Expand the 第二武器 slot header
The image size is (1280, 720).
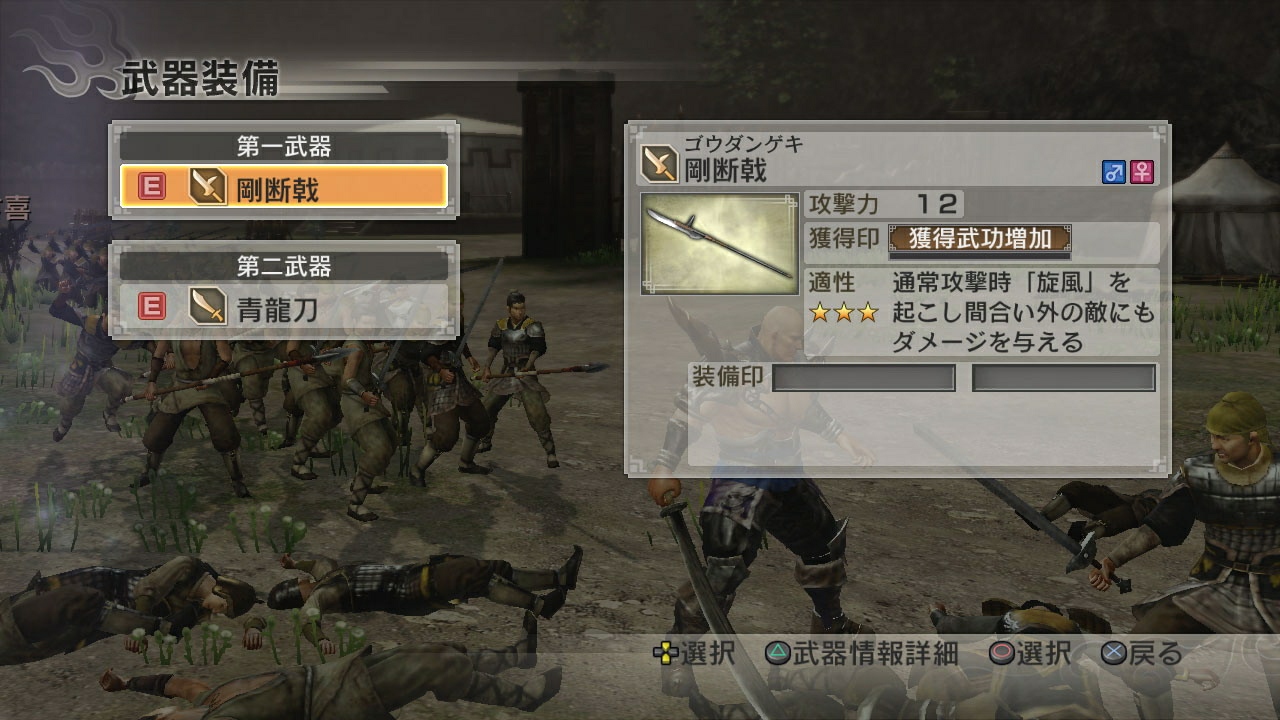tap(283, 266)
